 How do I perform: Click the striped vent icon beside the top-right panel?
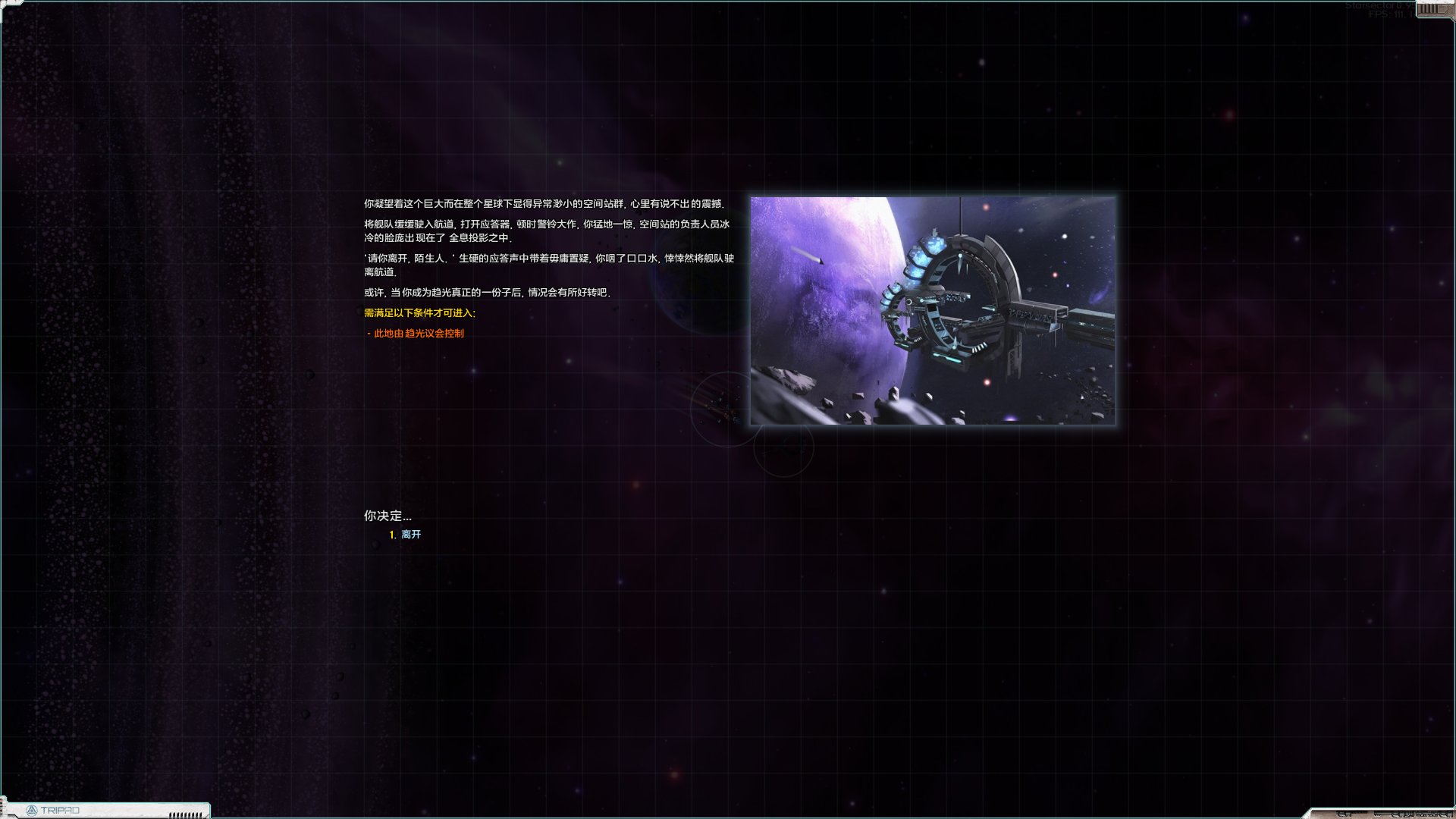click(x=1426, y=9)
